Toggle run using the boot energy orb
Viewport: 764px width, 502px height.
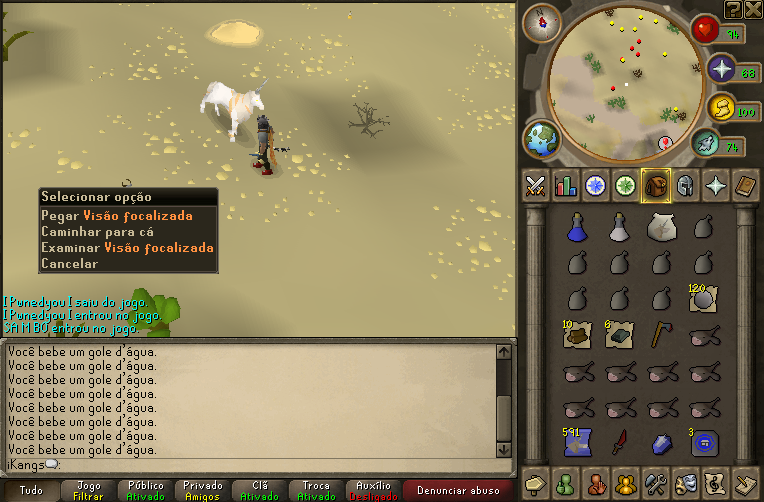[x=707, y=144]
